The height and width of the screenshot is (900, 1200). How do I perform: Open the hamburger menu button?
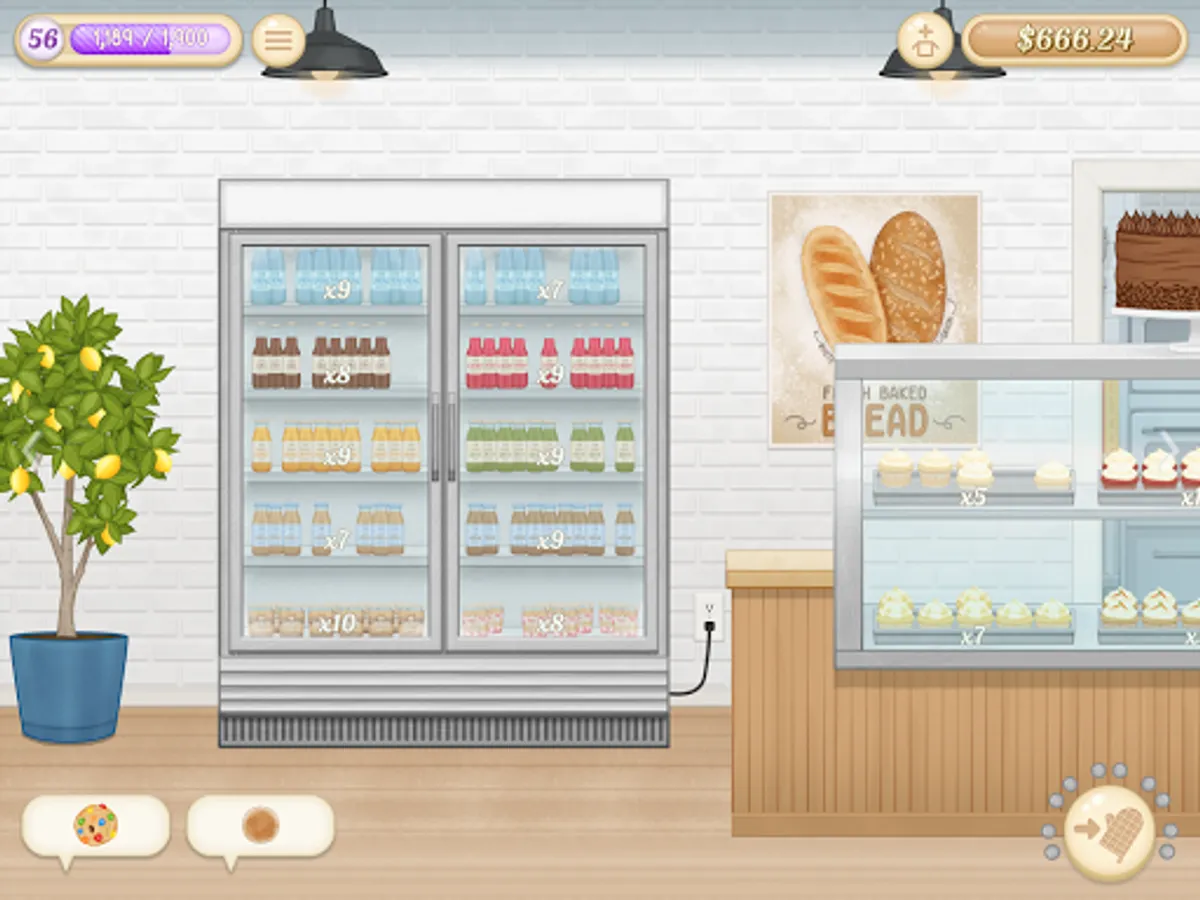coord(278,40)
